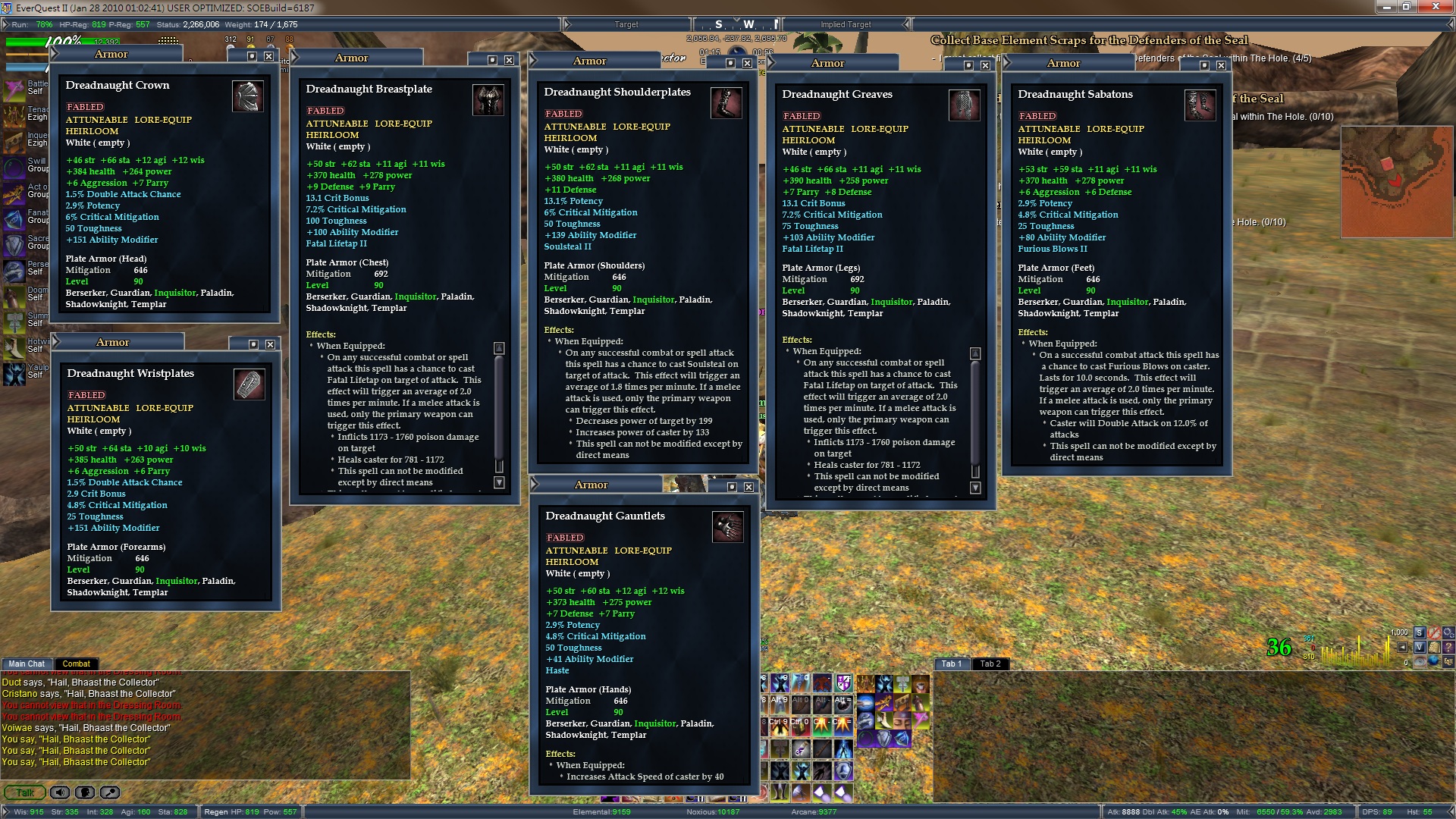Close the Dreadnaught Crown armor window
Viewport: 1456px width, 819px height.
269,56
